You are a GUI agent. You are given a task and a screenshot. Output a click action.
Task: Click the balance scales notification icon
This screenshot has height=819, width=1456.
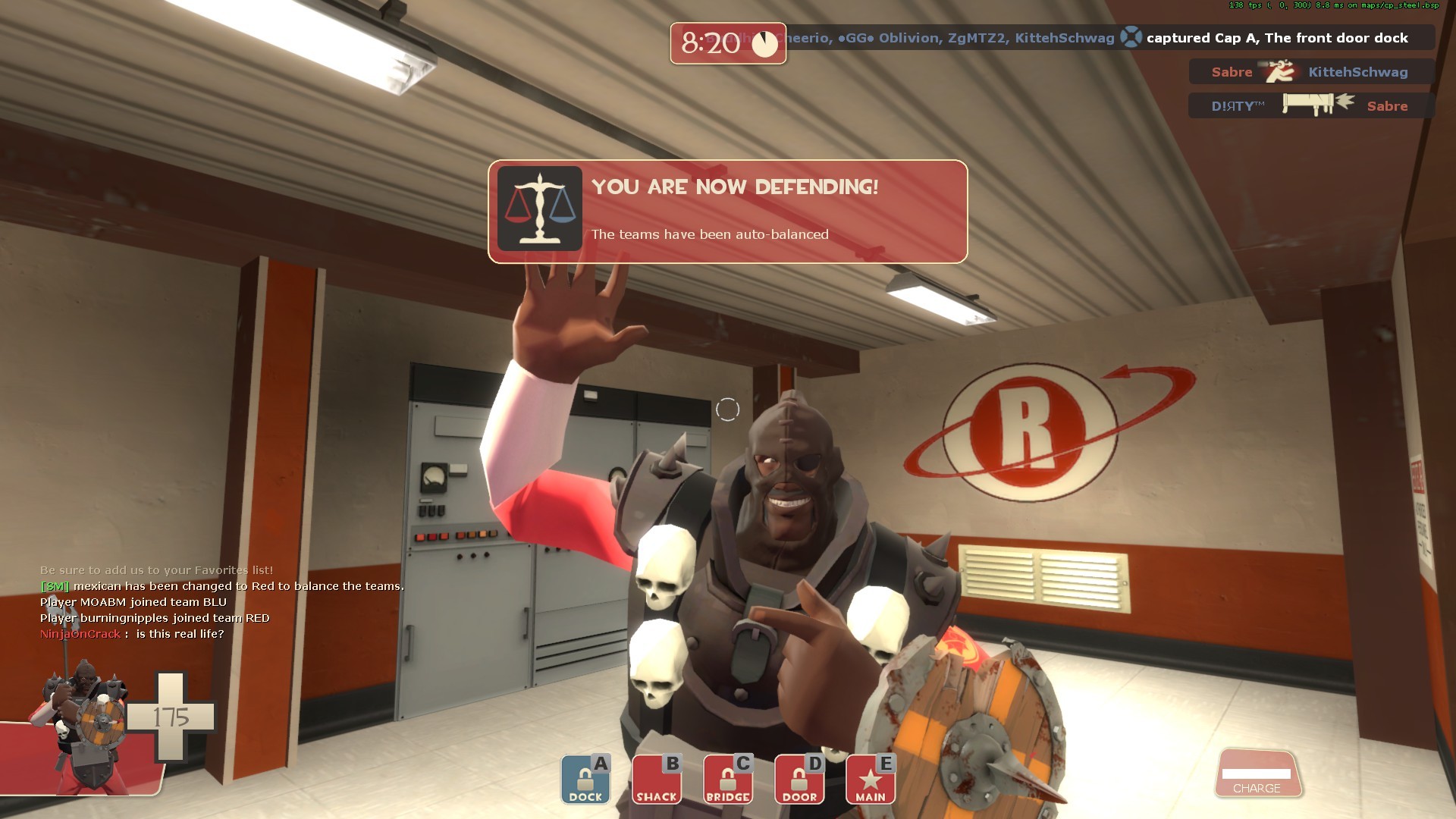click(540, 210)
